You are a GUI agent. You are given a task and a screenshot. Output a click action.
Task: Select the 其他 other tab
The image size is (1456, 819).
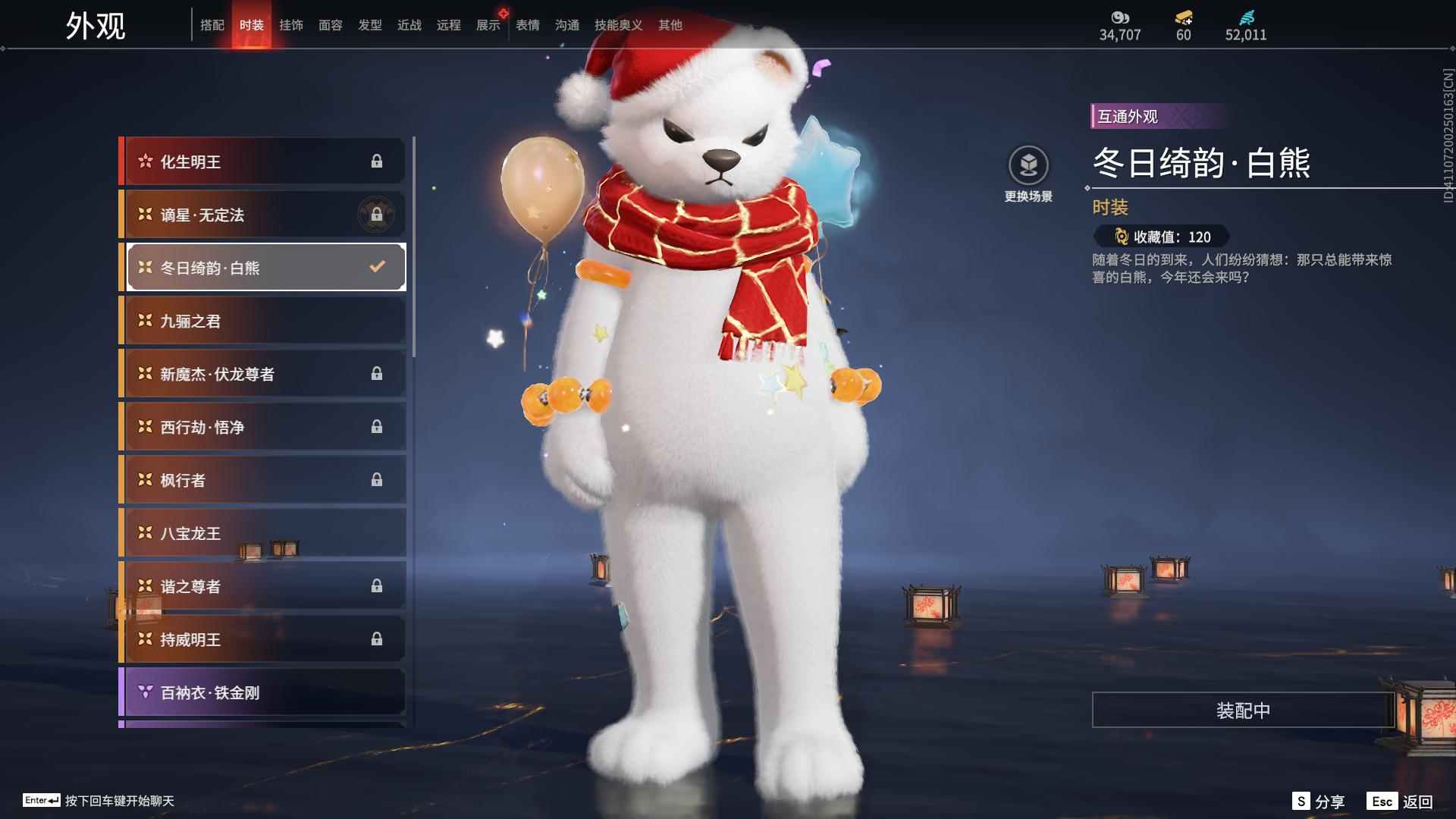click(x=670, y=25)
